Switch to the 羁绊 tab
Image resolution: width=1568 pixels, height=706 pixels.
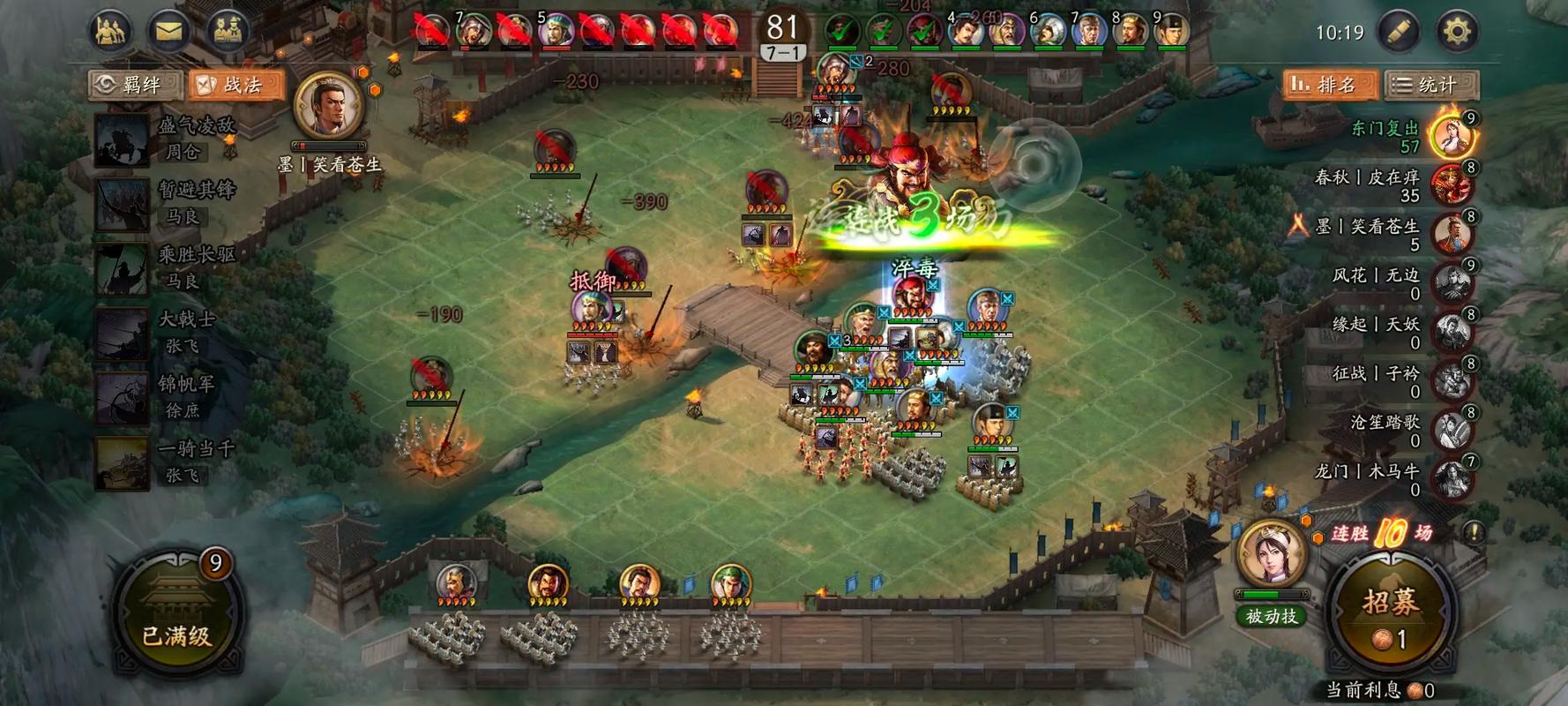136,85
